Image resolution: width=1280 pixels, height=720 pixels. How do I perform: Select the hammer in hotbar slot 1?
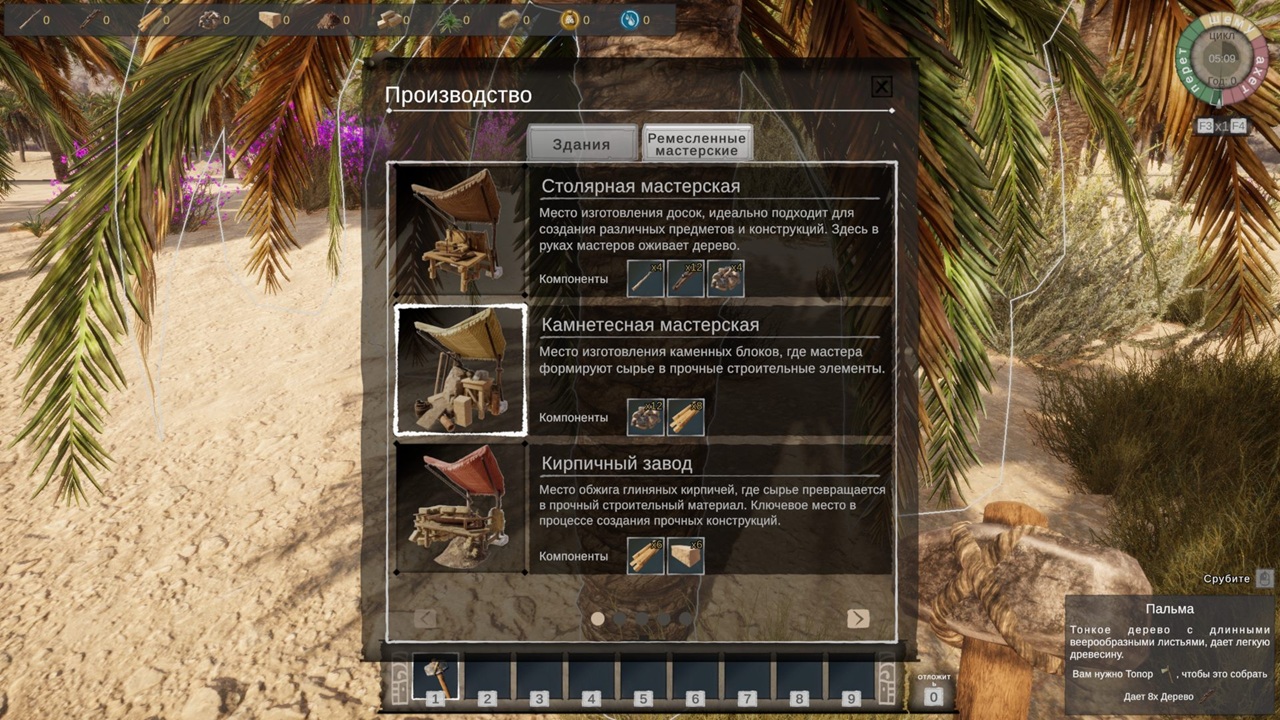coord(436,677)
